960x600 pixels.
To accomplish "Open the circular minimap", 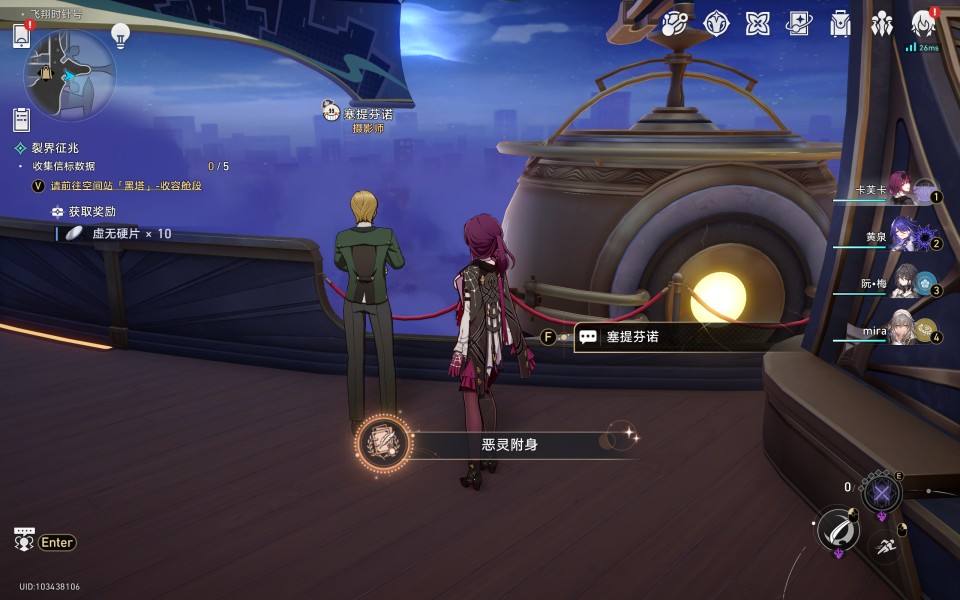I will pyautogui.click(x=70, y=75).
